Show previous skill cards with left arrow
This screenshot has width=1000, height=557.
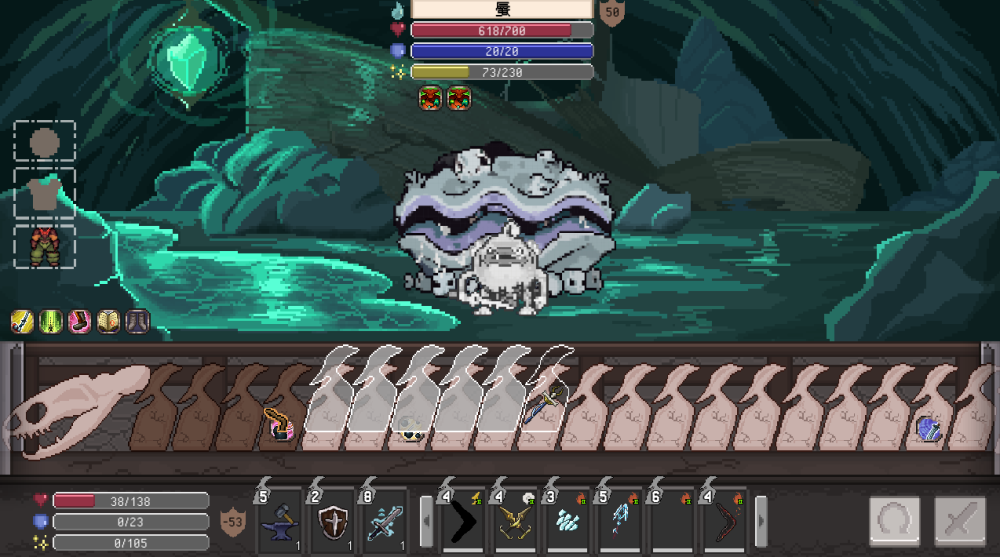coord(425,521)
